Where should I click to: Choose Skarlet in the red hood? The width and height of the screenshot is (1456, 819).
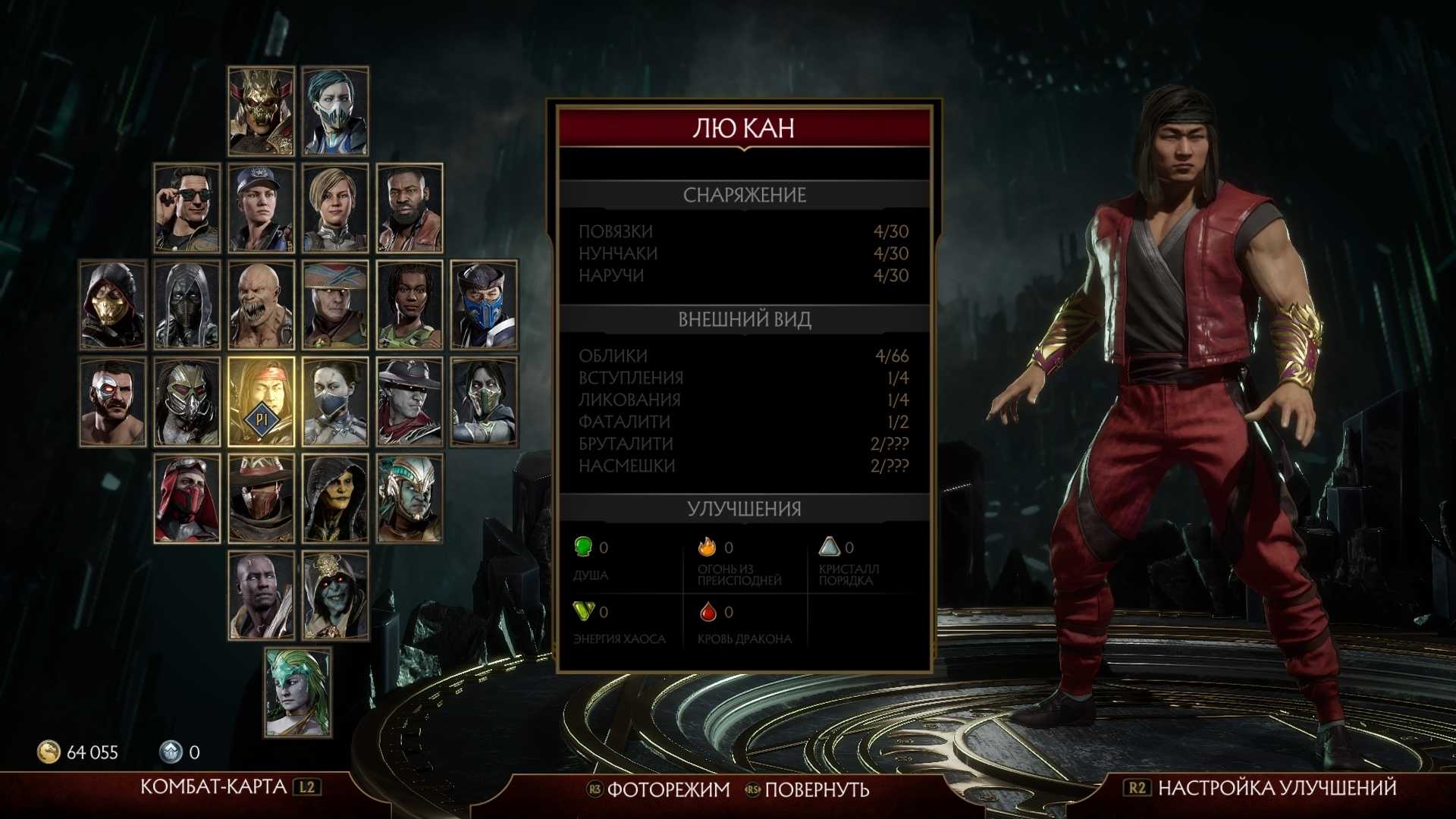[187, 499]
